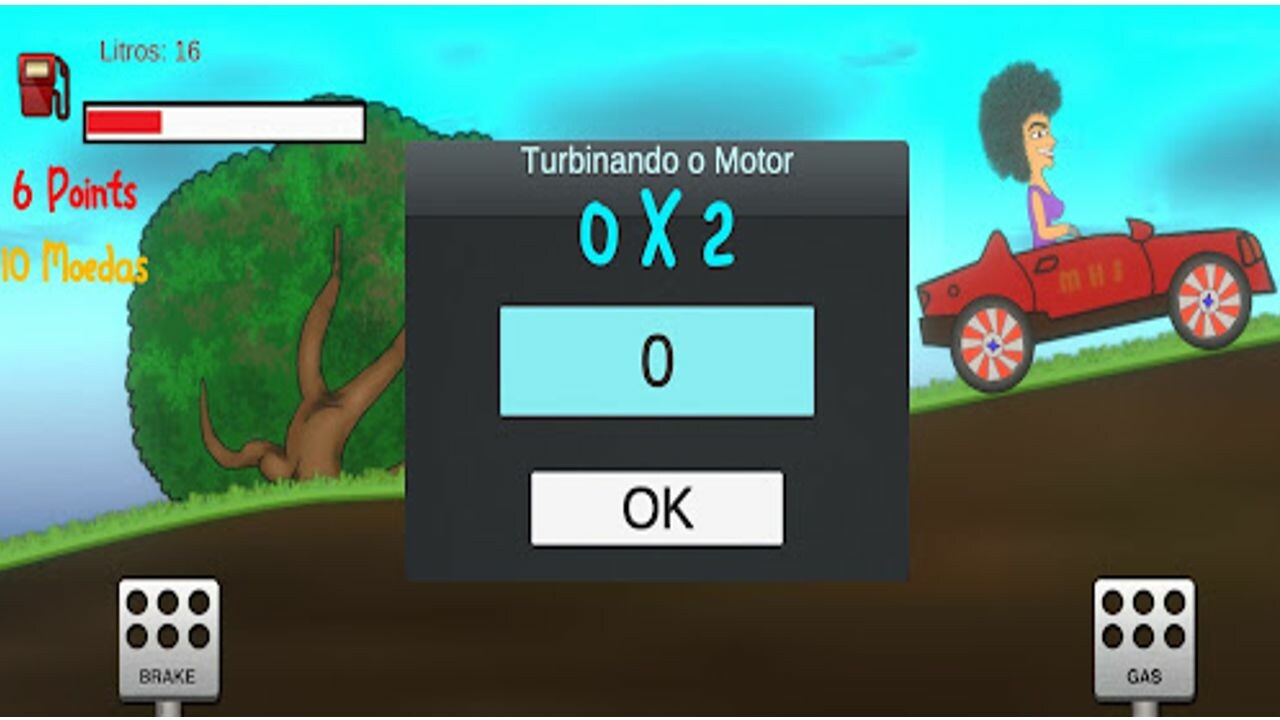
Task: Click the Turbinando o Motor title
Action: click(656, 158)
